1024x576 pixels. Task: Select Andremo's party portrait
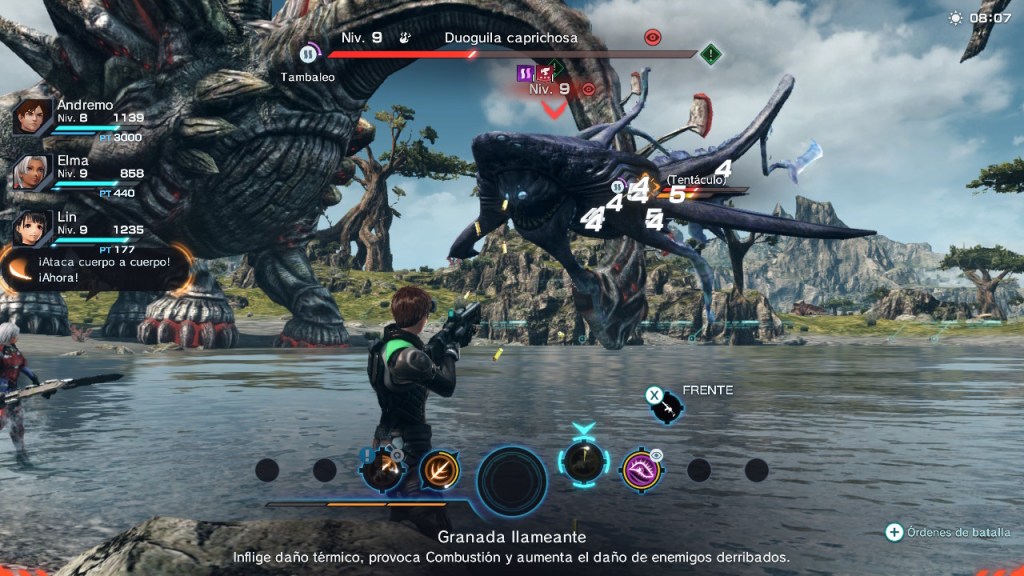point(33,117)
